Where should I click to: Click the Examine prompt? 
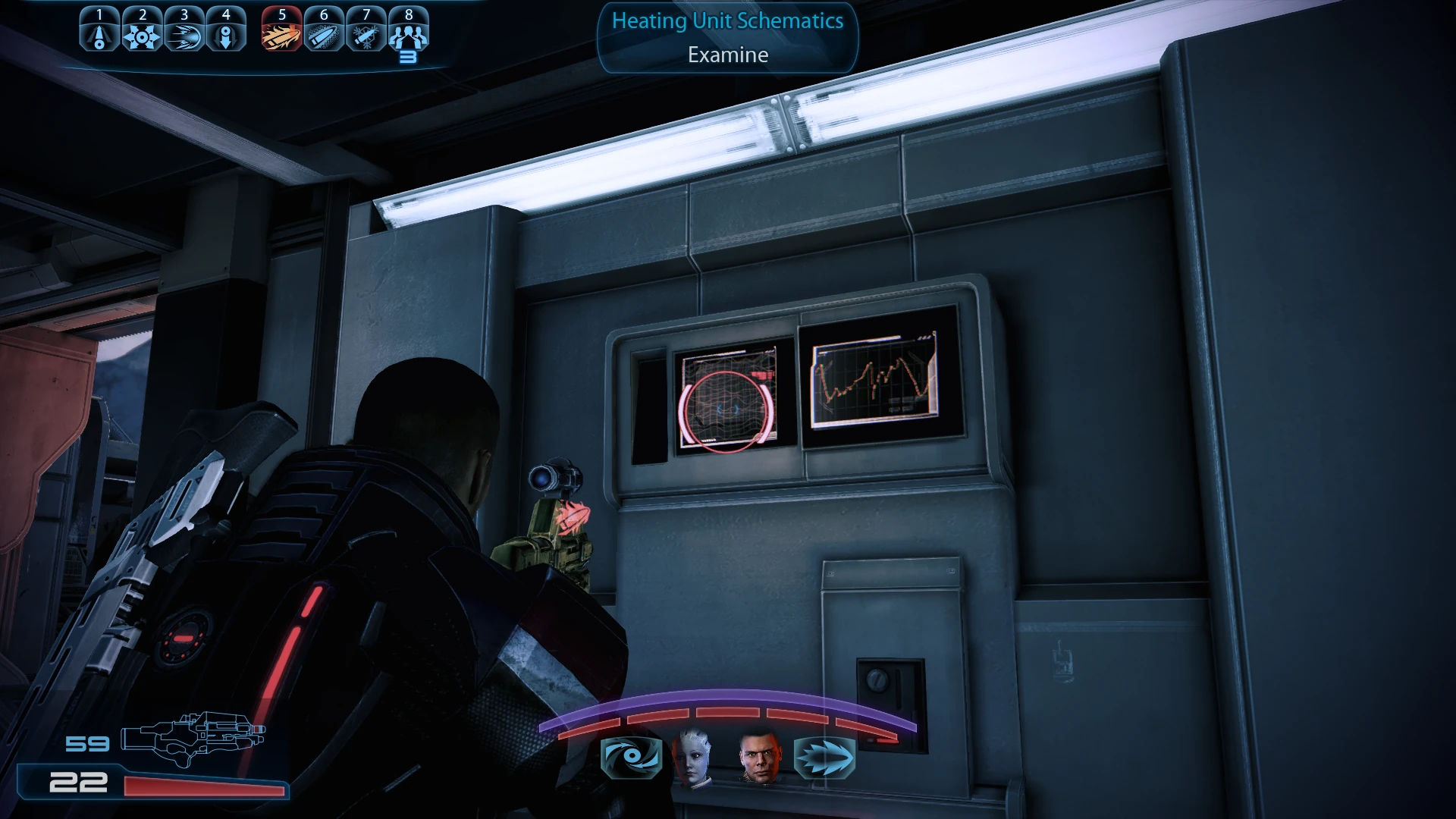726,55
